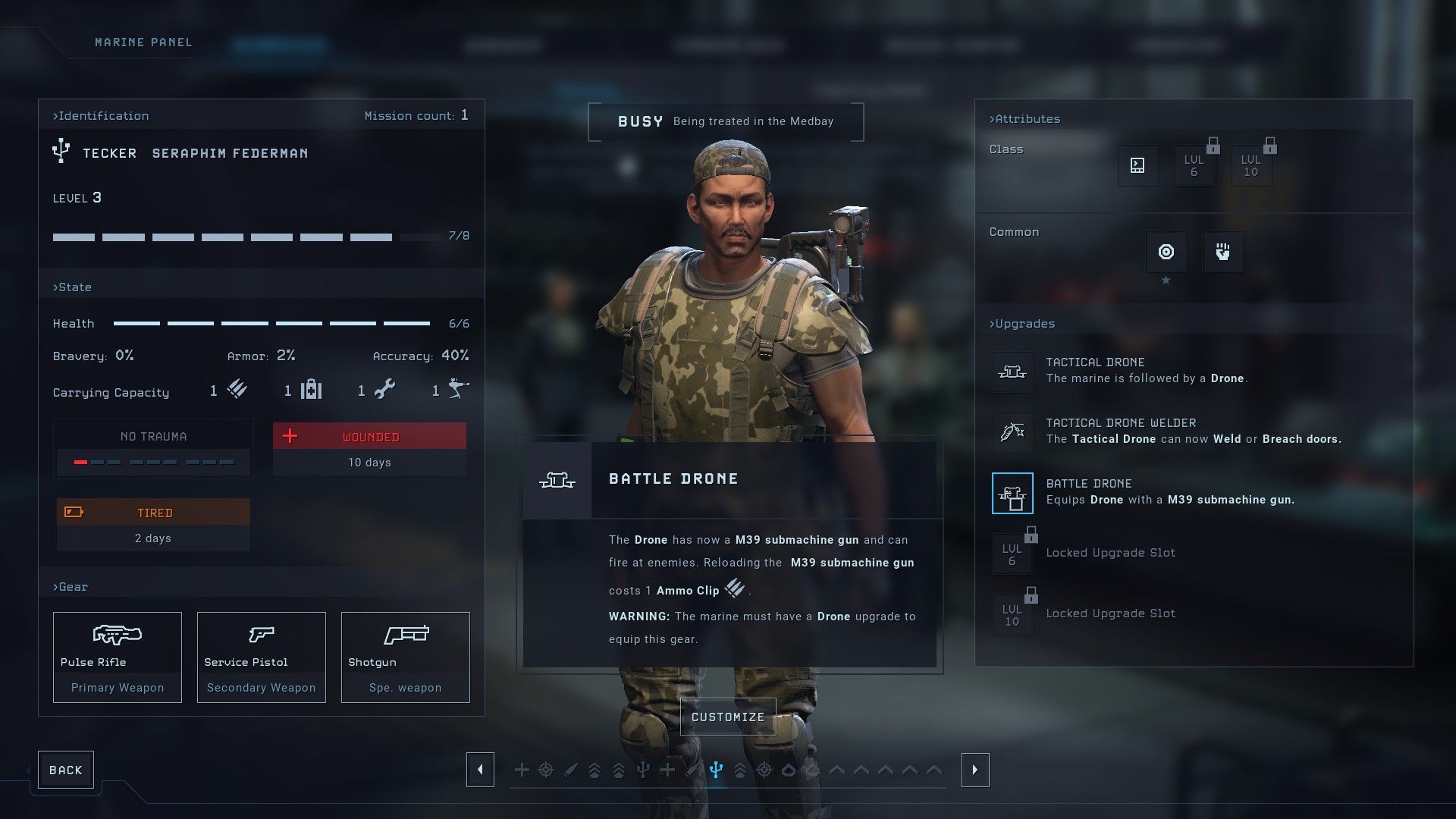Select the highlighted tecker icon in roster
Viewport: 1456px width, 819px height.
716,770
